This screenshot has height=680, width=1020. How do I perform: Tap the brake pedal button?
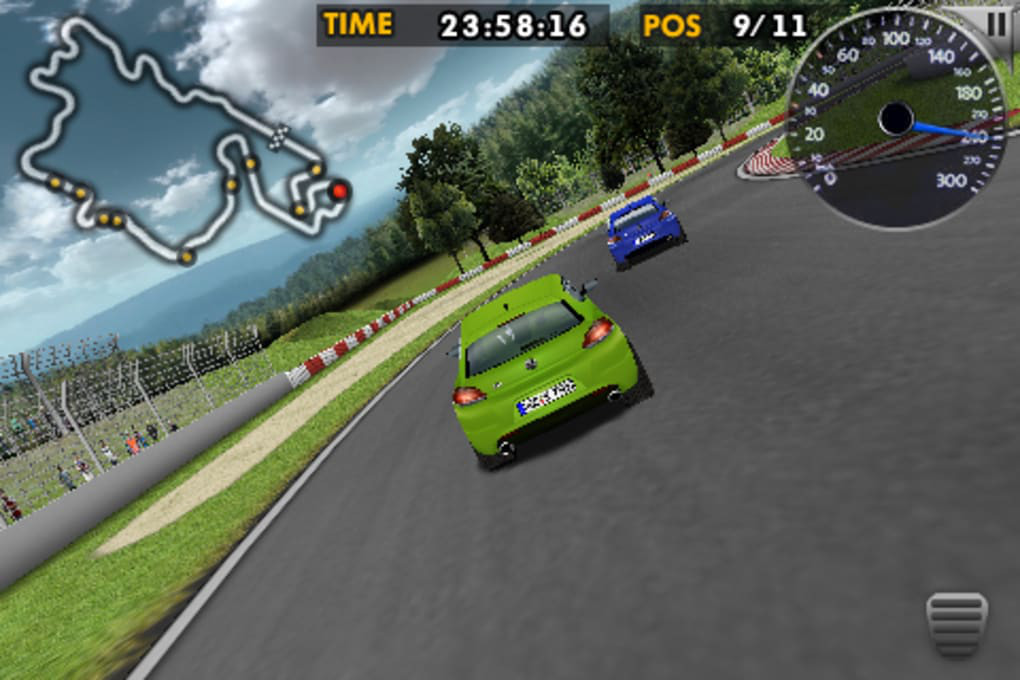[956, 623]
